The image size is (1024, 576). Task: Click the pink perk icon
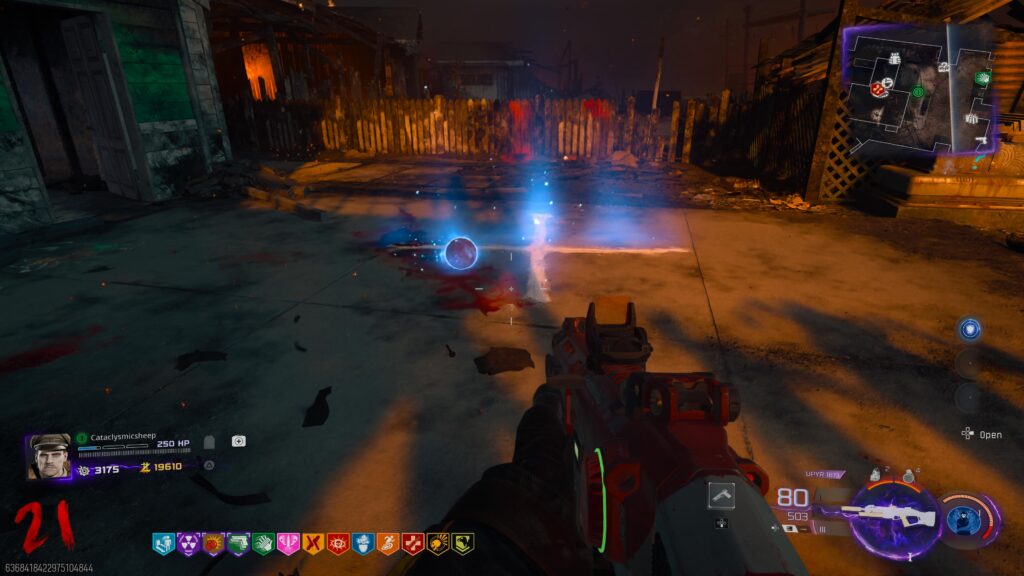tap(287, 543)
